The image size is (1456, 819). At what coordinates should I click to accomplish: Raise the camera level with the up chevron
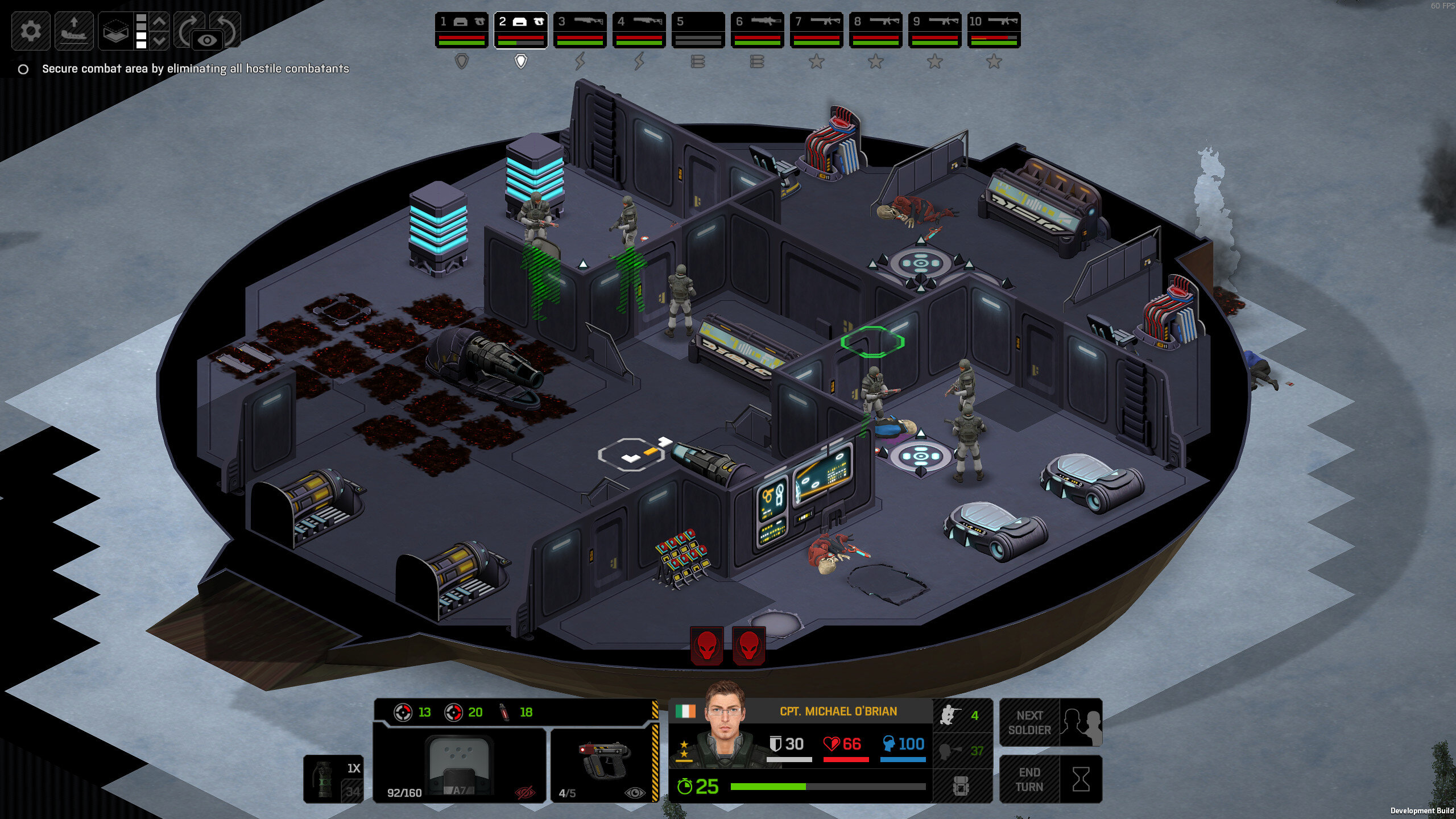pos(160,22)
